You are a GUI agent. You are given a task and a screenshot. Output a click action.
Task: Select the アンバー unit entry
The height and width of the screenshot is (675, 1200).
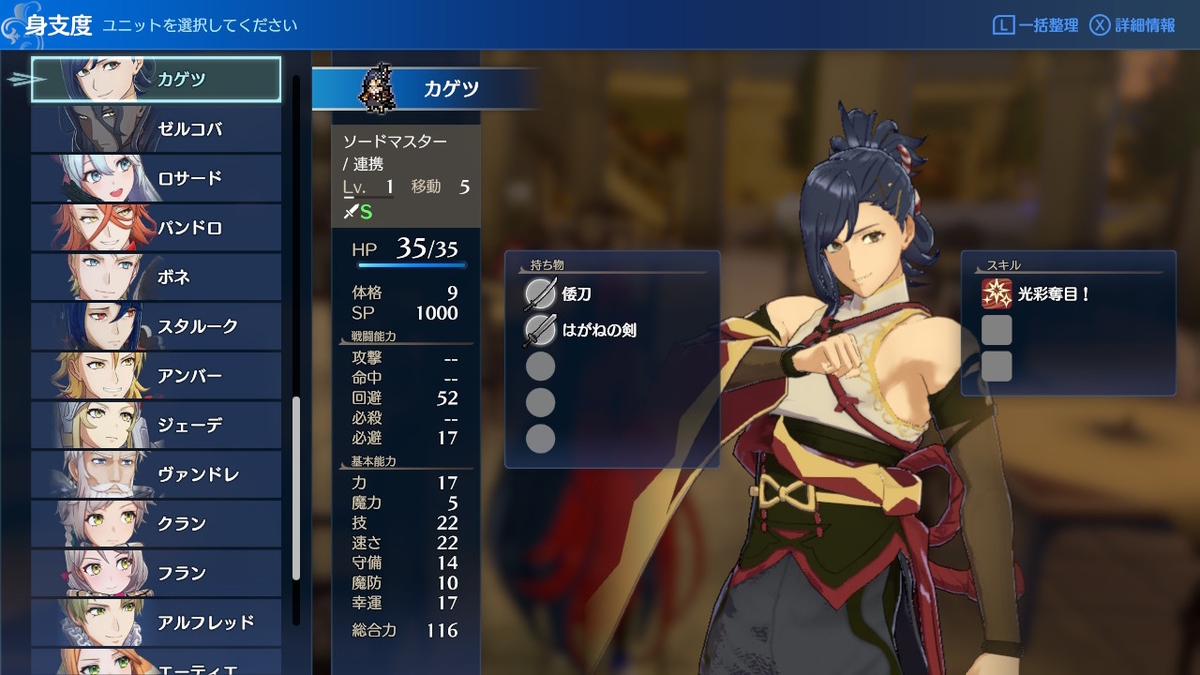pos(156,376)
